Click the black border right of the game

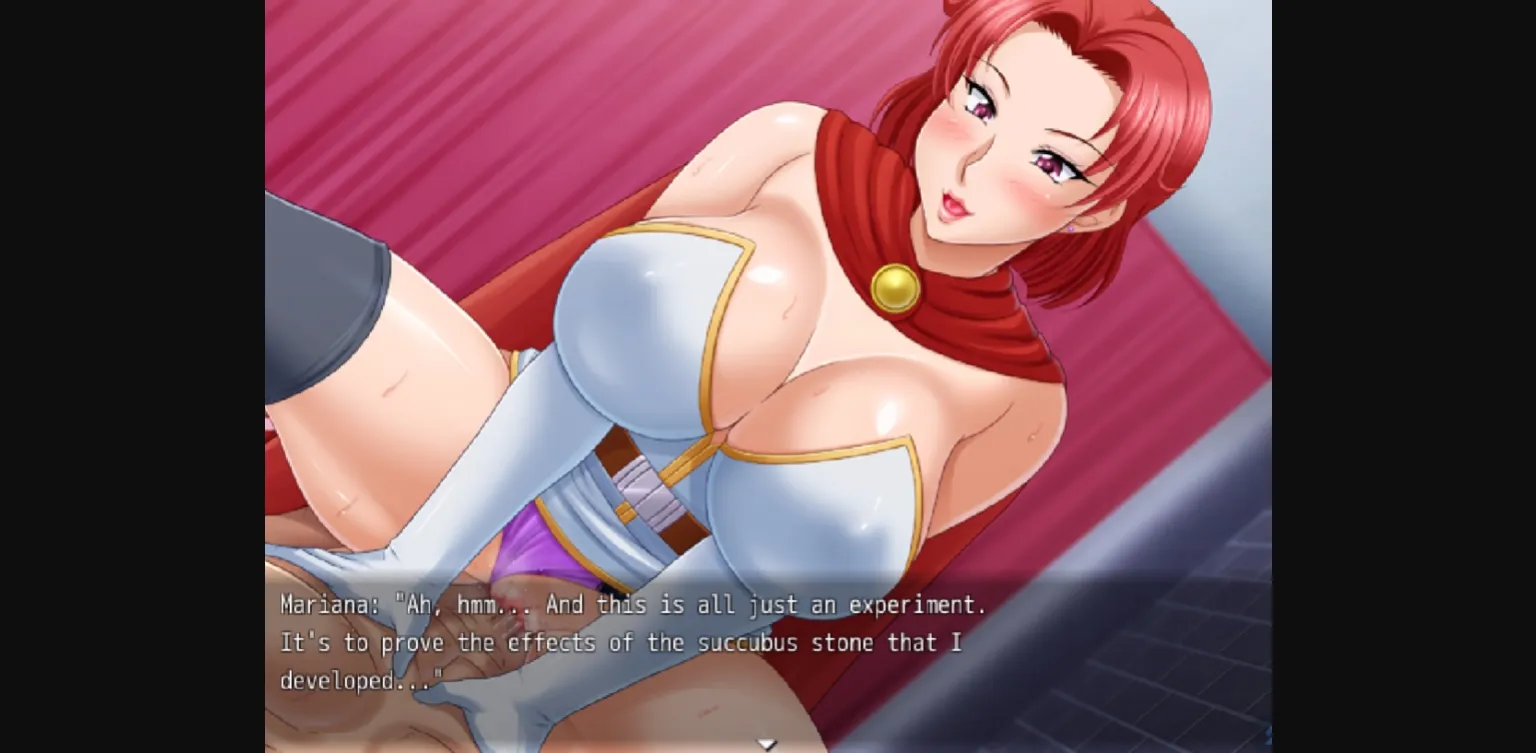[x=1400, y=376]
